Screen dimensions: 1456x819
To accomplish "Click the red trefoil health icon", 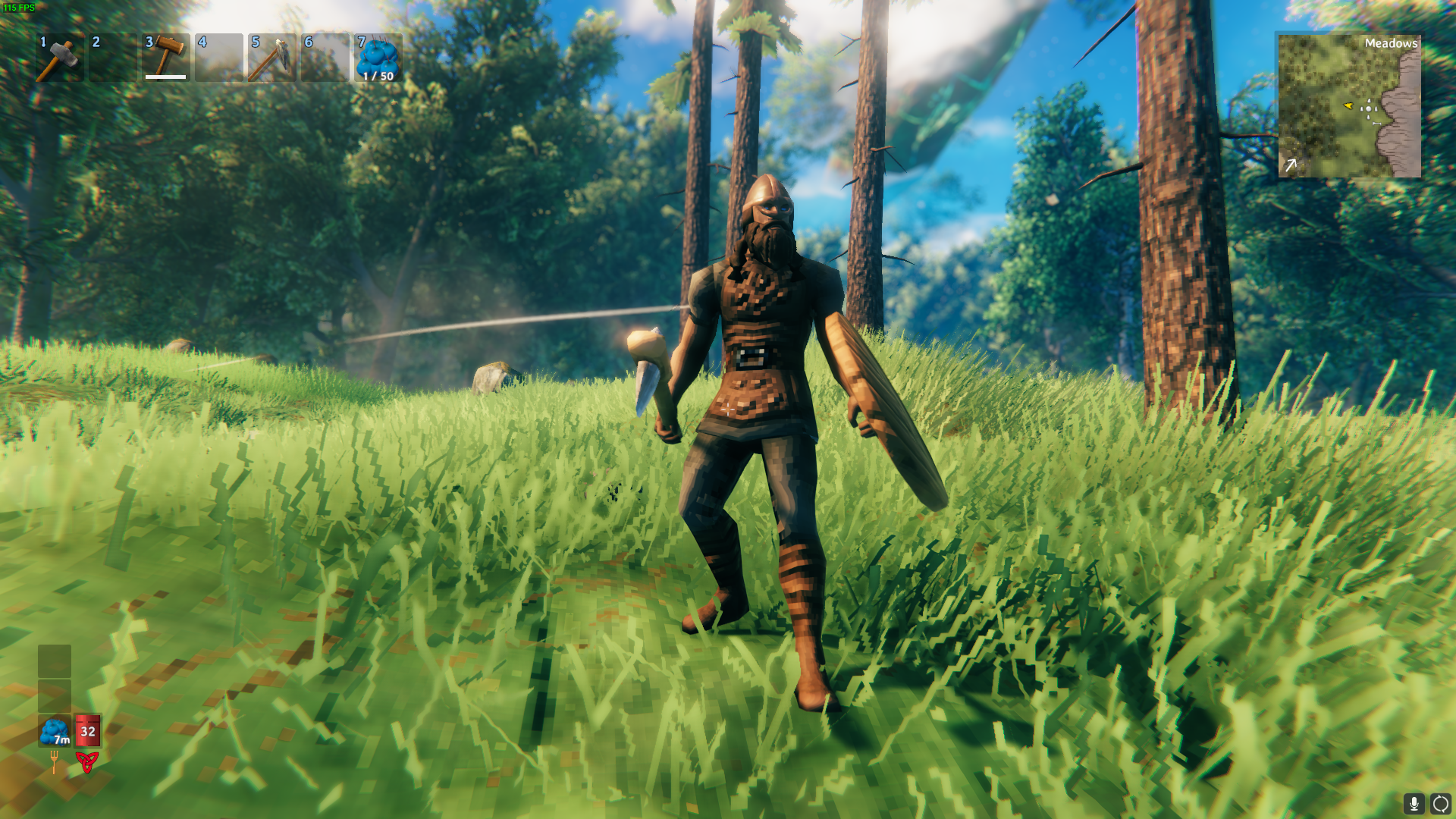I will [x=88, y=761].
